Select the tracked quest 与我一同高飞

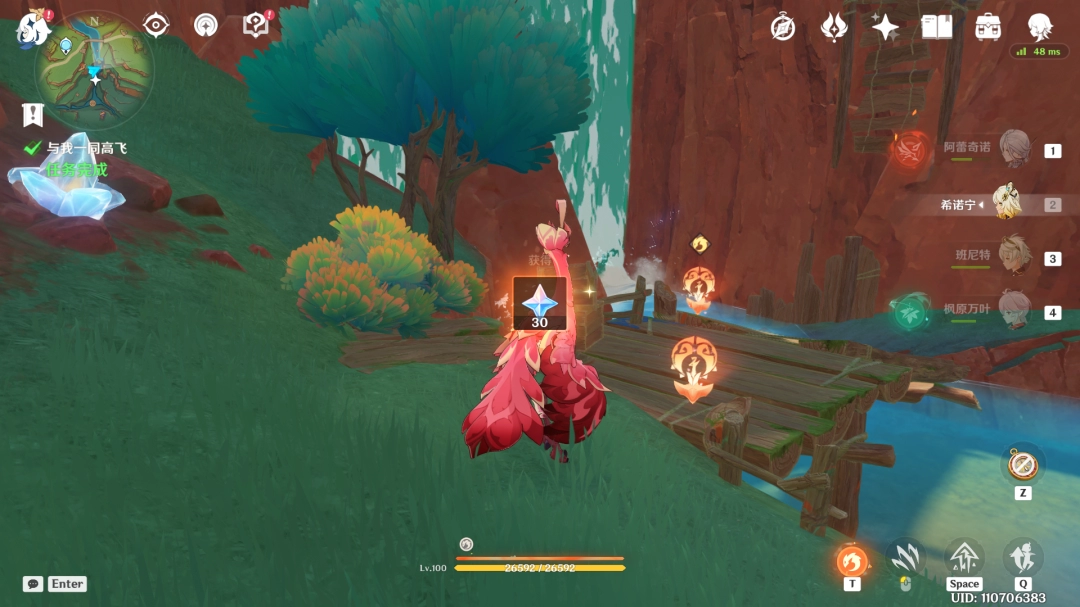click(x=86, y=148)
